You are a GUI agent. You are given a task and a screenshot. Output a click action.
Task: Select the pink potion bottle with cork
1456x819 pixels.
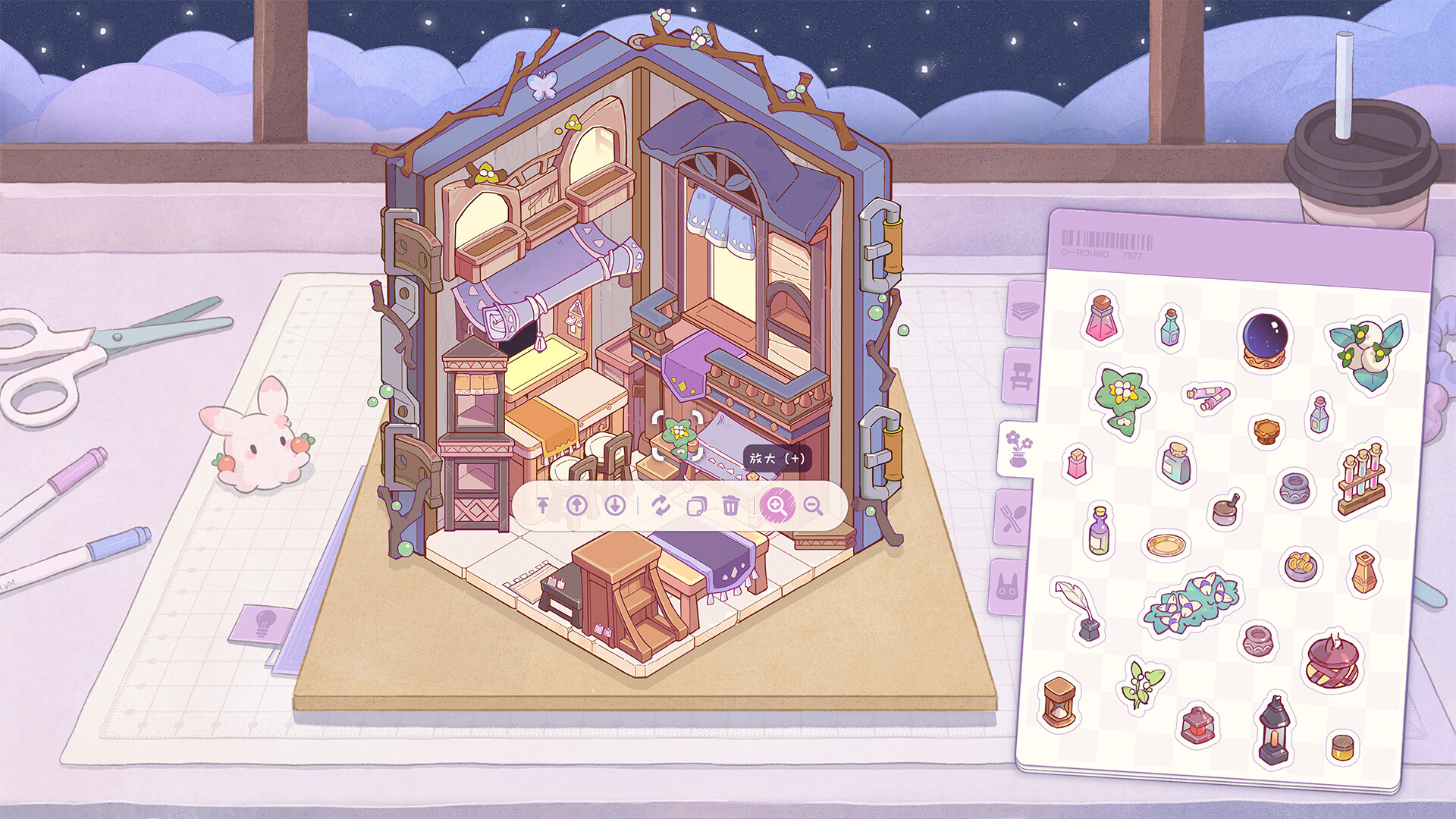pos(1102,317)
